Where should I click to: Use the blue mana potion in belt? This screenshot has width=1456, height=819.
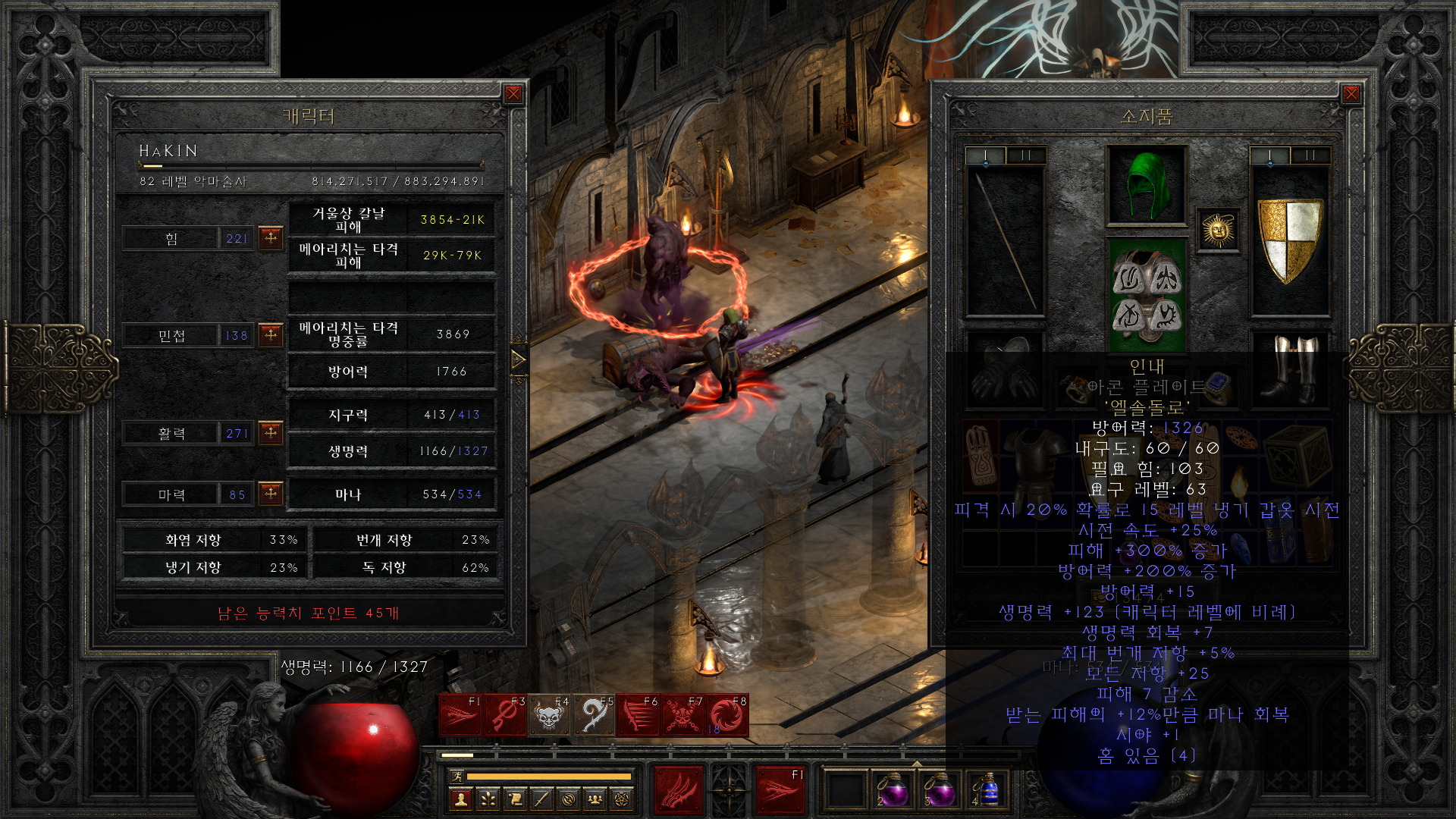(x=986, y=790)
